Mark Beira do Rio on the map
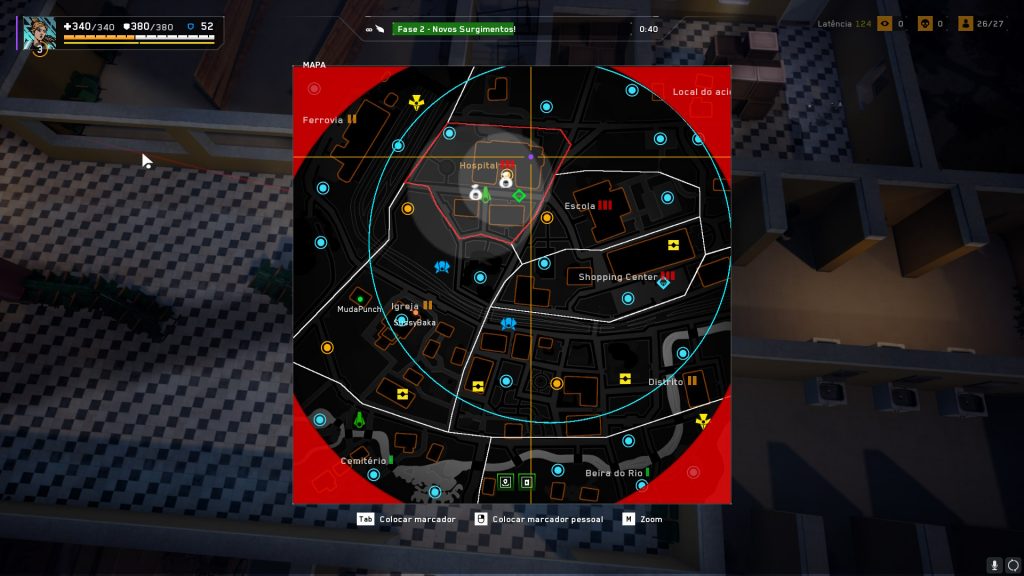 click(613, 473)
